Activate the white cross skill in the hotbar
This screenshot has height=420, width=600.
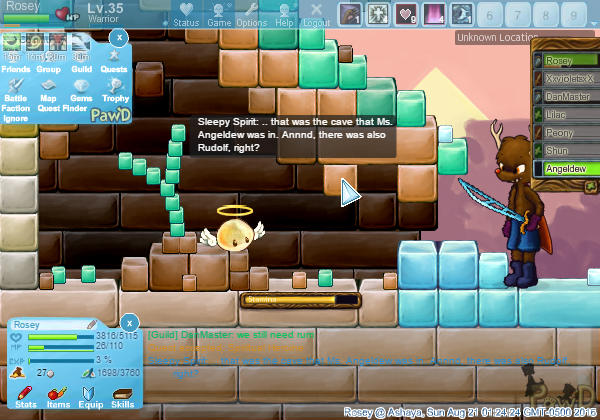pyautogui.click(x=378, y=14)
